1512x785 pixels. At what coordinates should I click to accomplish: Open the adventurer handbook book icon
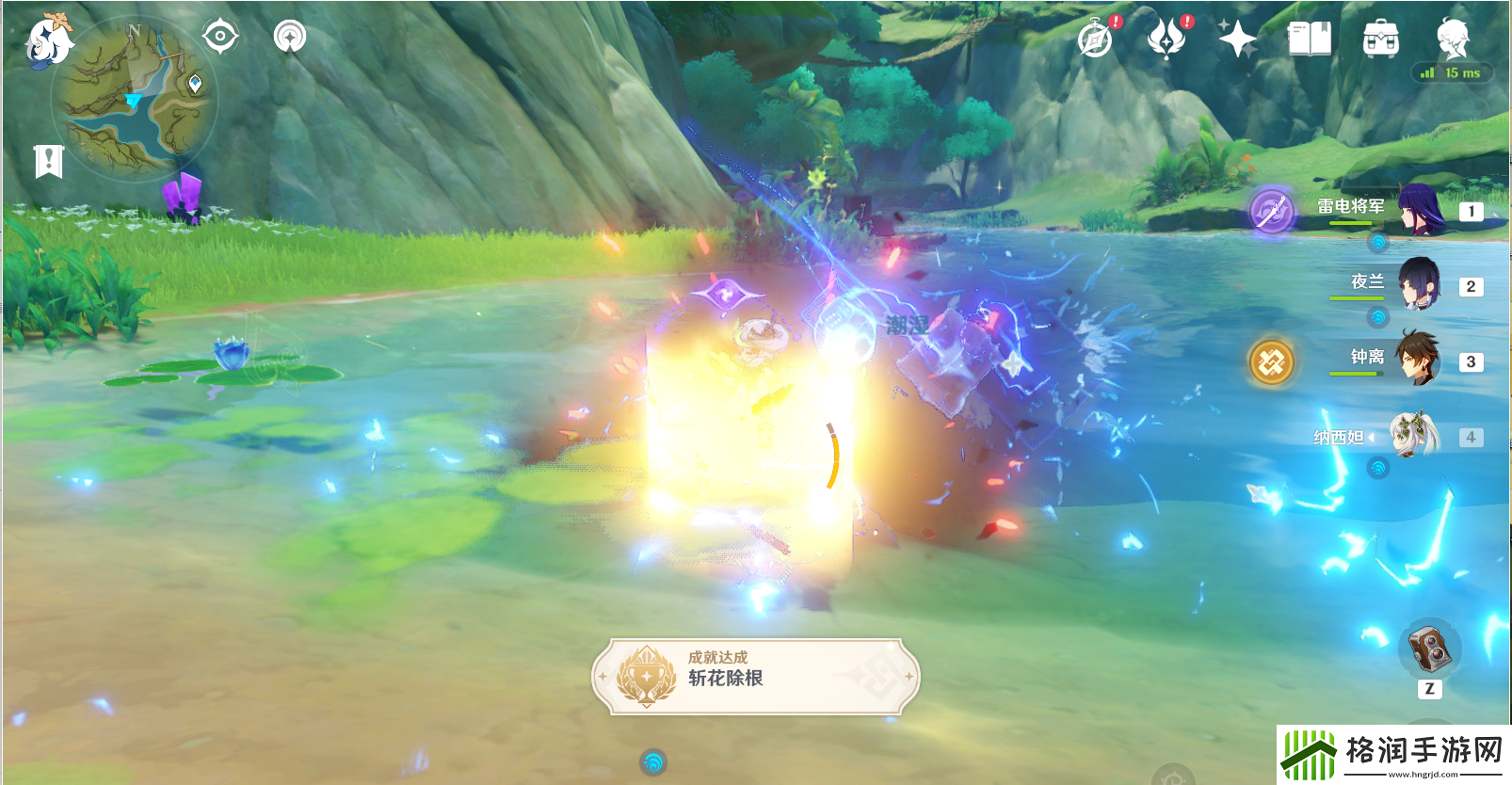(1309, 40)
